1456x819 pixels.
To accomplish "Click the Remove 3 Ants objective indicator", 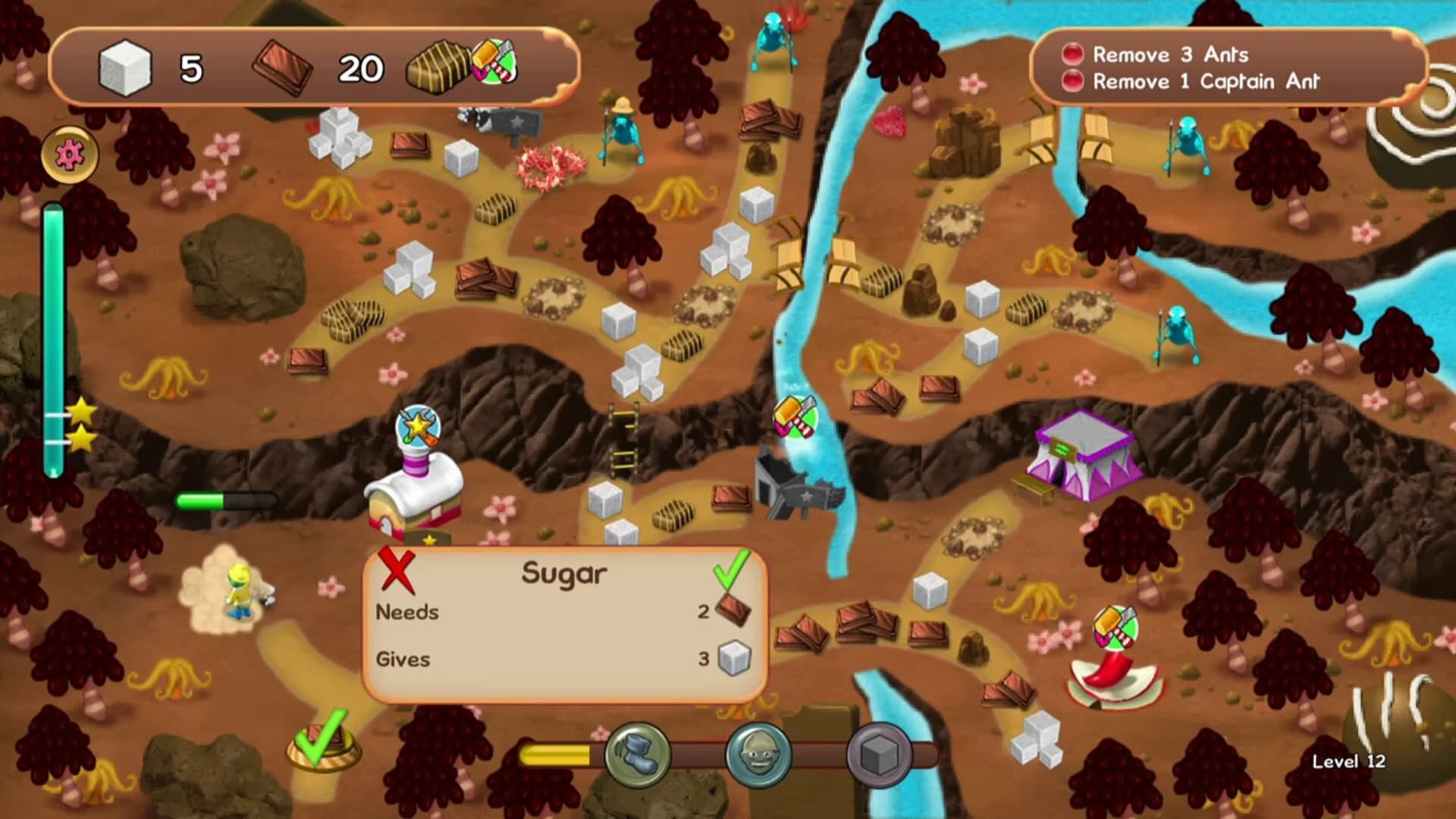I will tap(1072, 55).
